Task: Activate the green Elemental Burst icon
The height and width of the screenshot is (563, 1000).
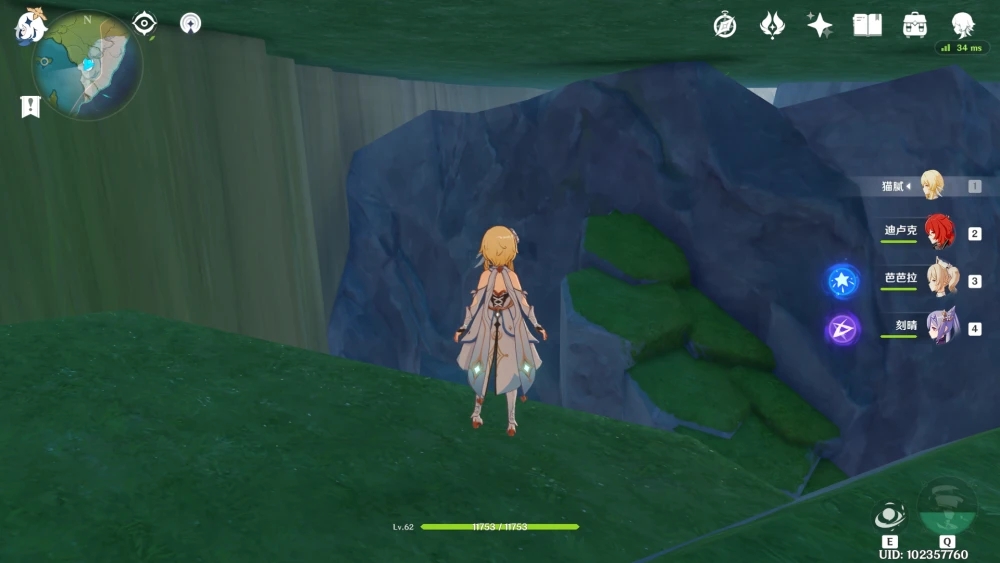Action: click(947, 507)
